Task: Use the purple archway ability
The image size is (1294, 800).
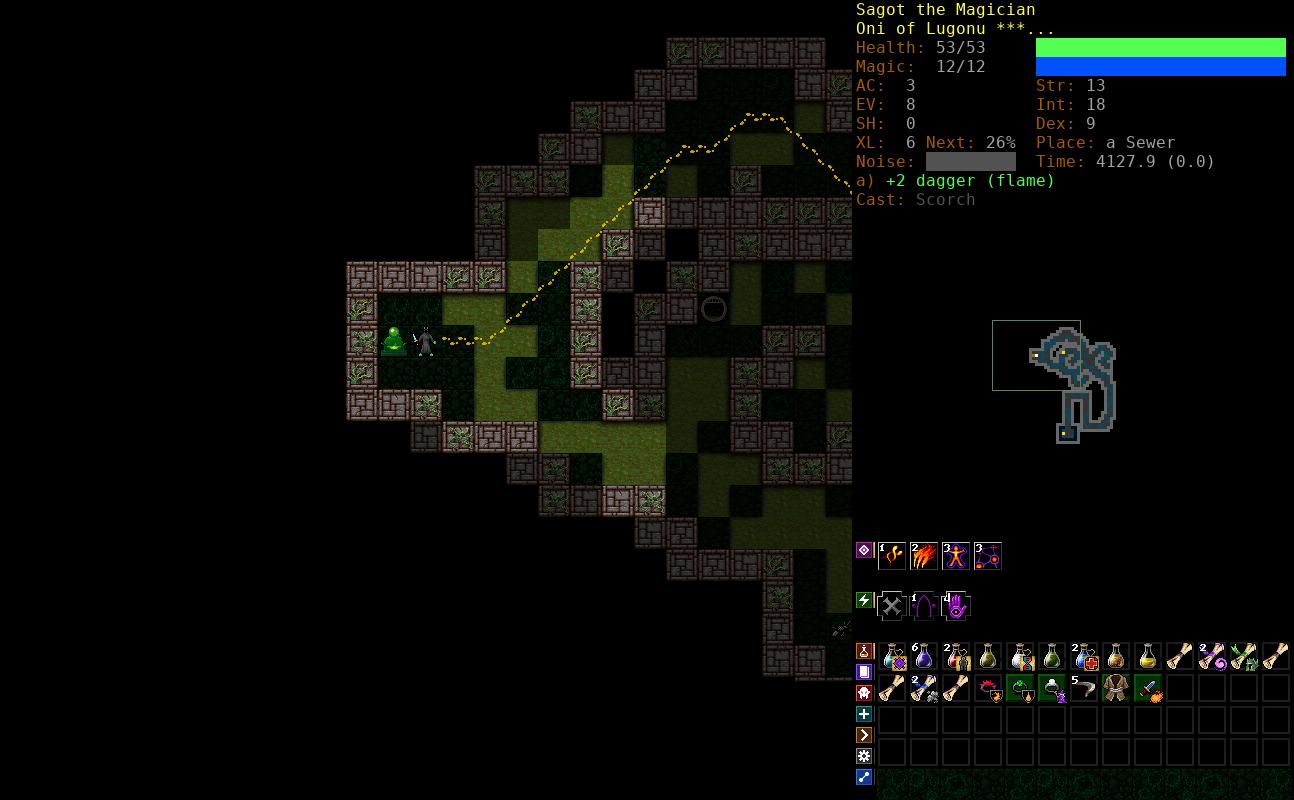Action: coord(923,606)
